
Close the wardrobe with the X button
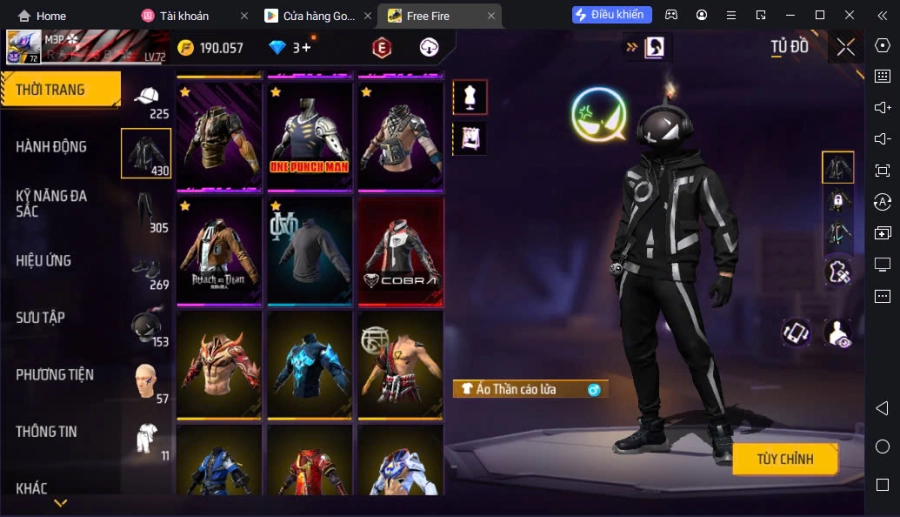pos(846,47)
